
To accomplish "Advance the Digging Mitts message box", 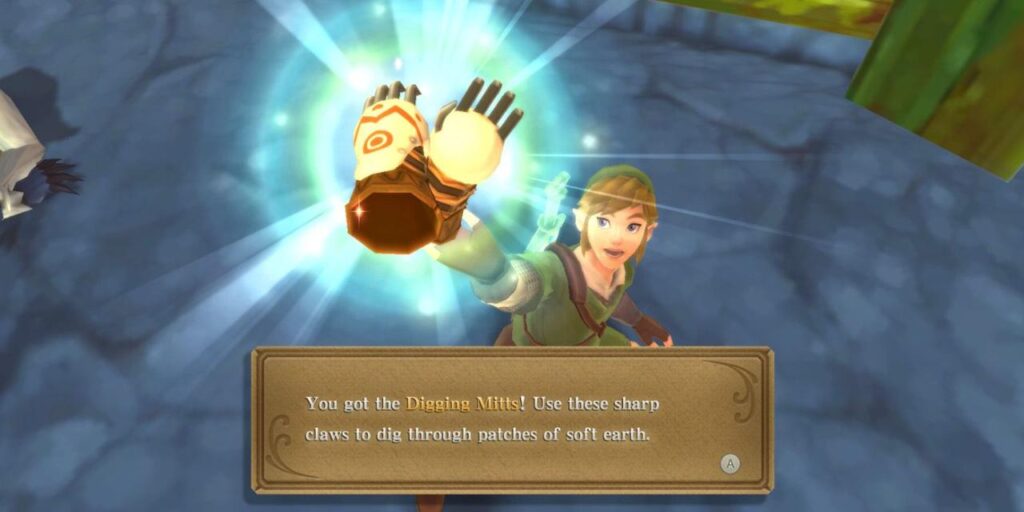I will [x=731, y=463].
